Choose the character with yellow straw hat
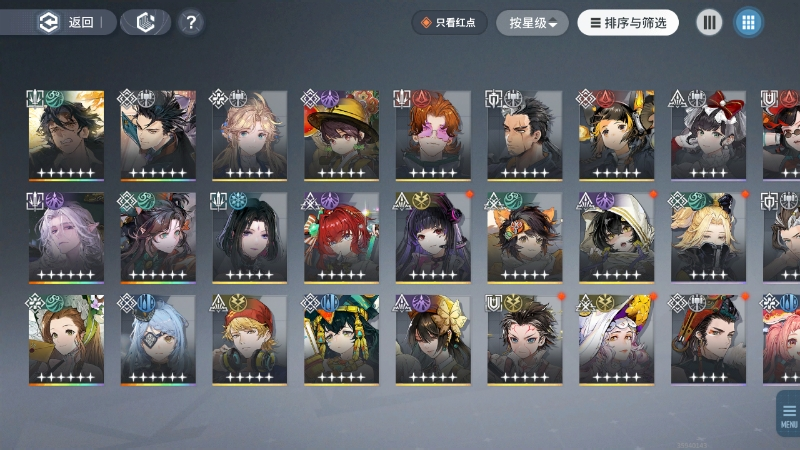This screenshot has height=450, width=800. click(342, 135)
